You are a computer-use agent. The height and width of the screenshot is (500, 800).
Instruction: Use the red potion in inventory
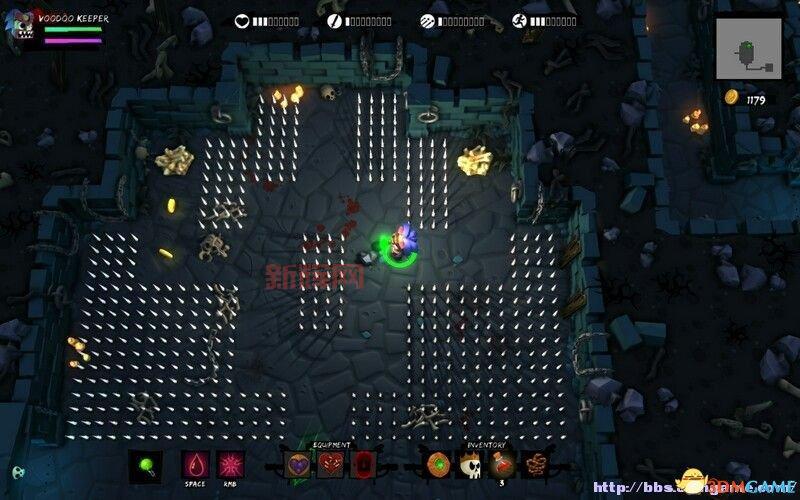coord(503,465)
